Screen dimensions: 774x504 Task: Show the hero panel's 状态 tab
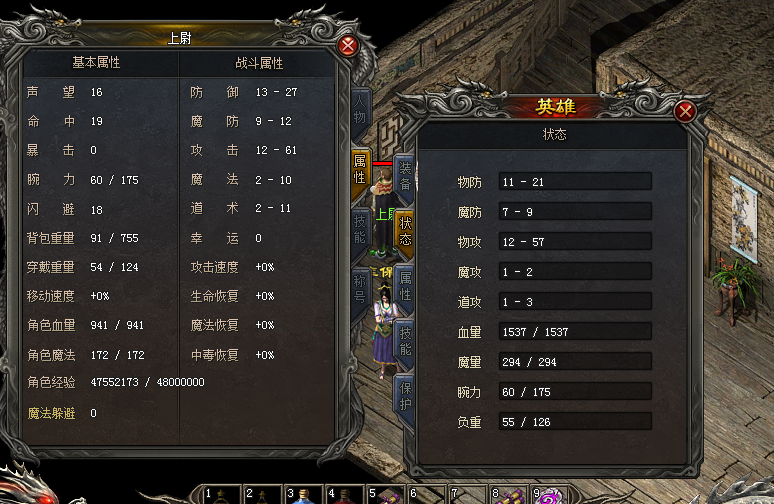coord(404,232)
